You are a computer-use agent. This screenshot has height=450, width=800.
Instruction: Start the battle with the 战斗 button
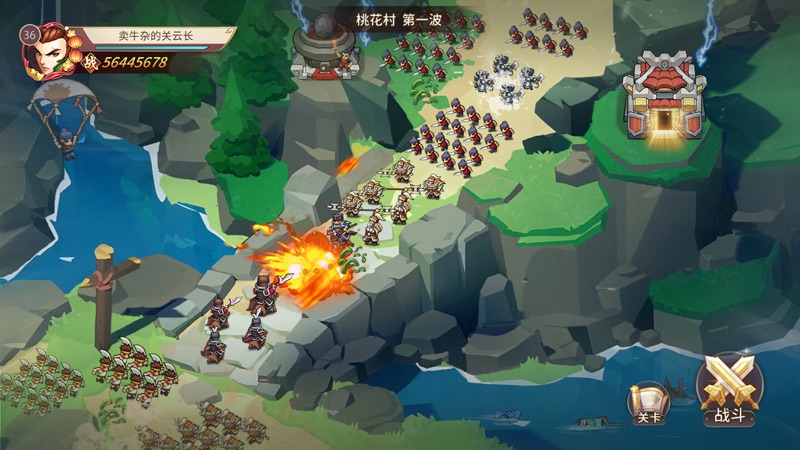(x=729, y=390)
